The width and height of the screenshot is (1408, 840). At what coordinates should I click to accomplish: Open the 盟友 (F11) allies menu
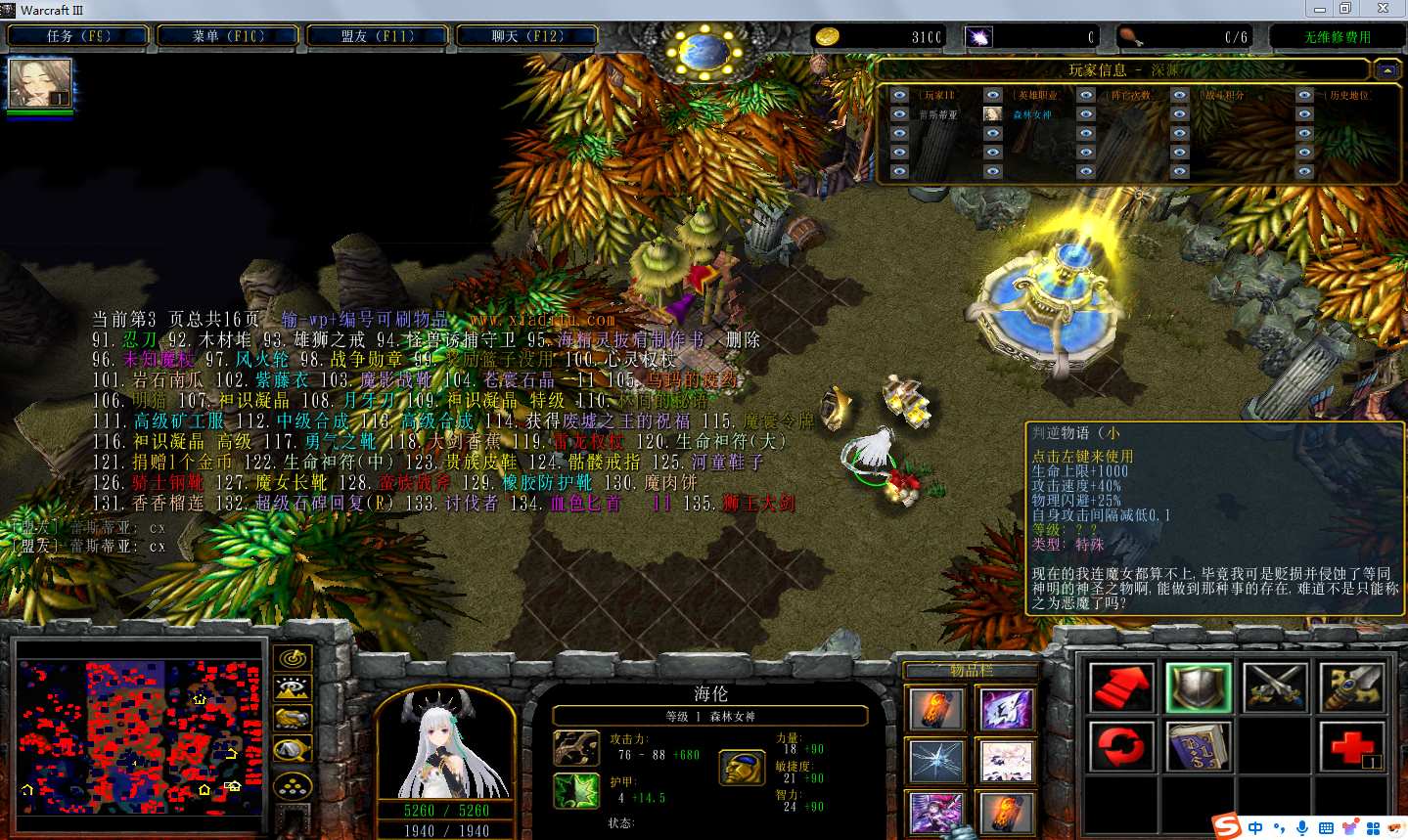click(x=378, y=36)
